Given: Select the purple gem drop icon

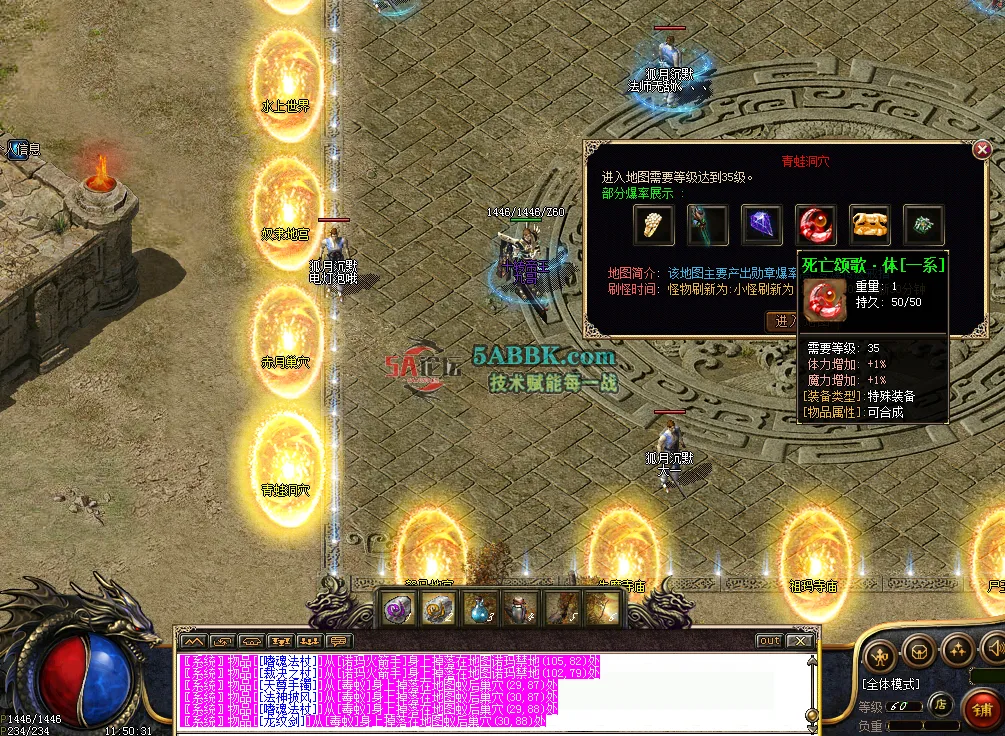Looking at the screenshot, I should coord(762,225).
